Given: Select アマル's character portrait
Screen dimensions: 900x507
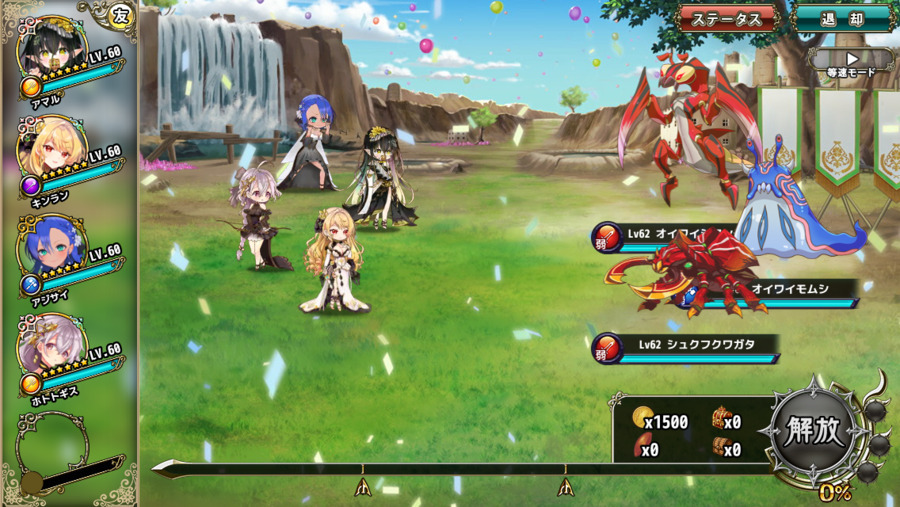Looking at the screenshot, I should [49, 50].
